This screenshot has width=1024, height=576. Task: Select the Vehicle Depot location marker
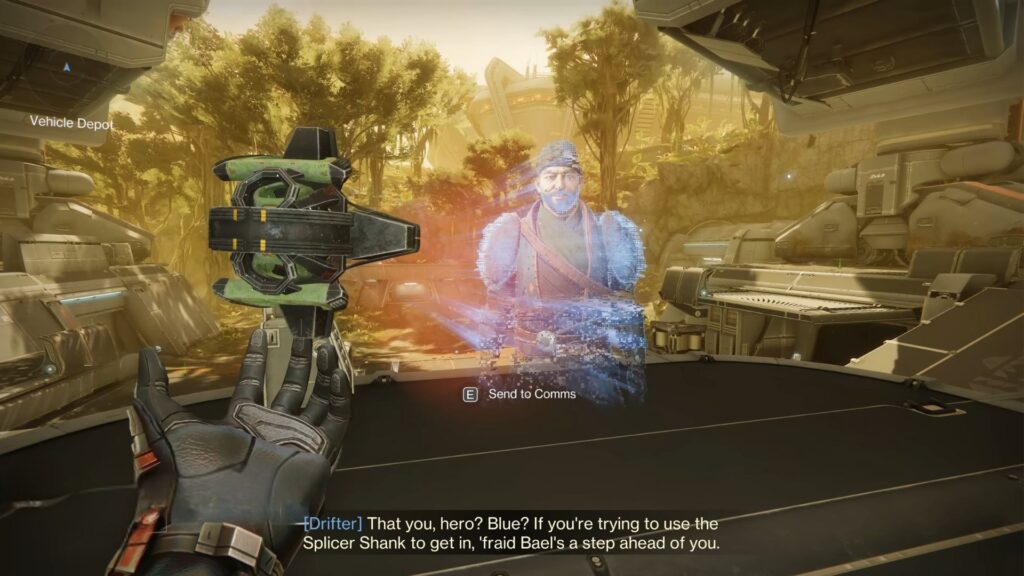(x=66, y=68)
